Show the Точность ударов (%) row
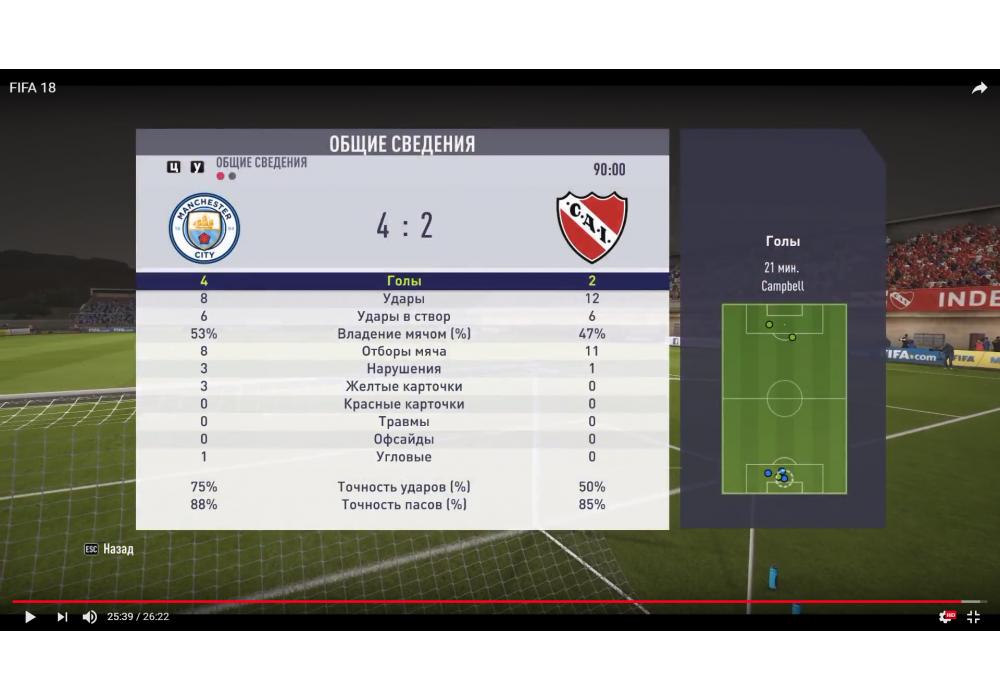Viewport: 1000px width, 700px height. pos(403,487)
